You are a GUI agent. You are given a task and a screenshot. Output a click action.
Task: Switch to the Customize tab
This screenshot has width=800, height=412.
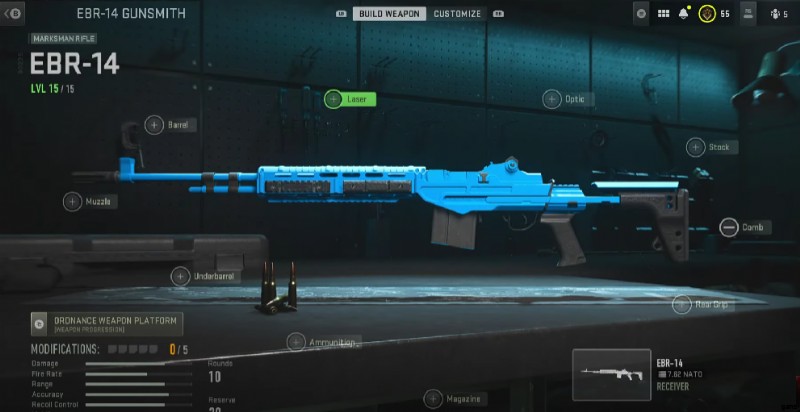point(457,14)
